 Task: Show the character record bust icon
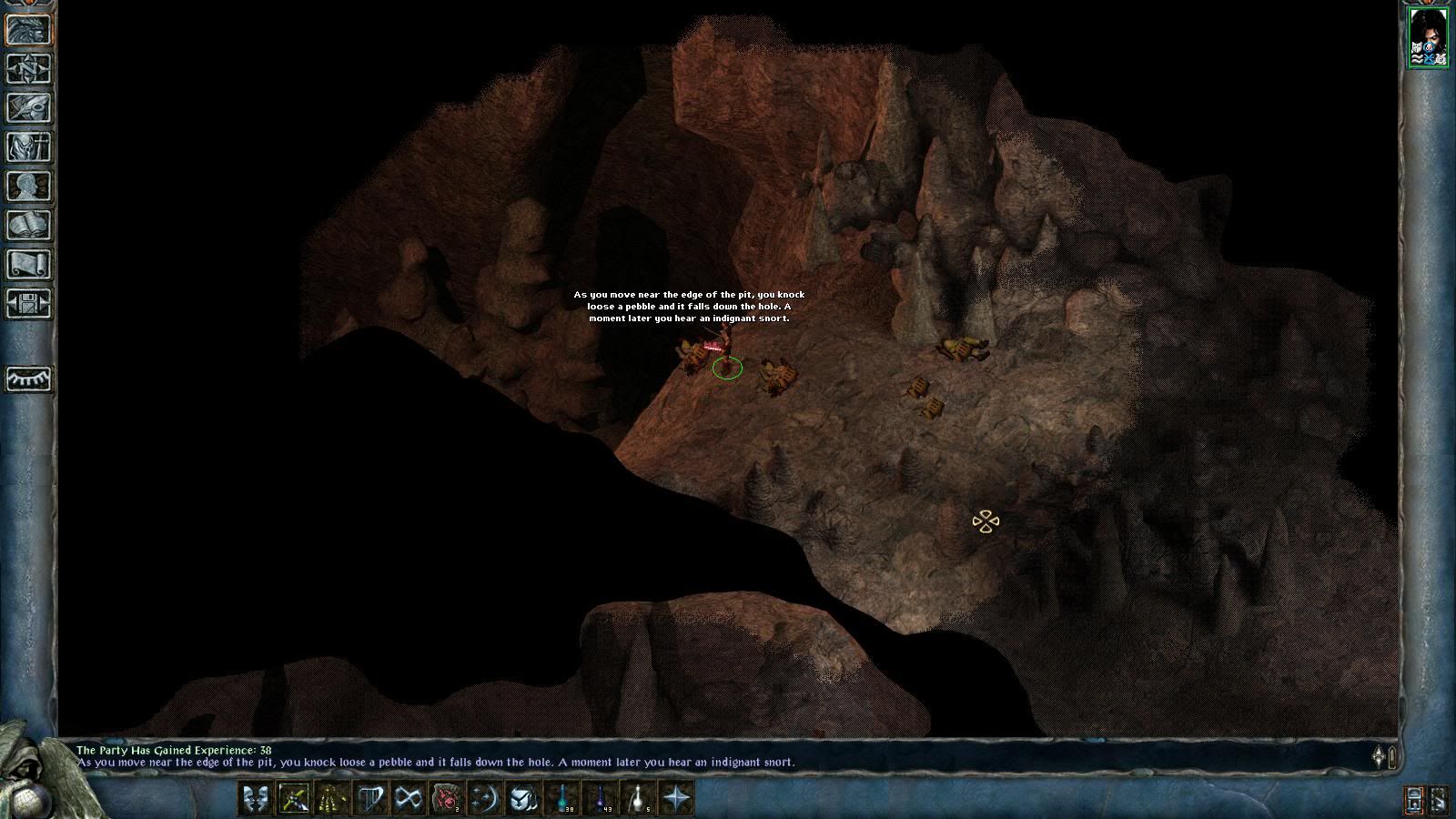tap(28, 186)
